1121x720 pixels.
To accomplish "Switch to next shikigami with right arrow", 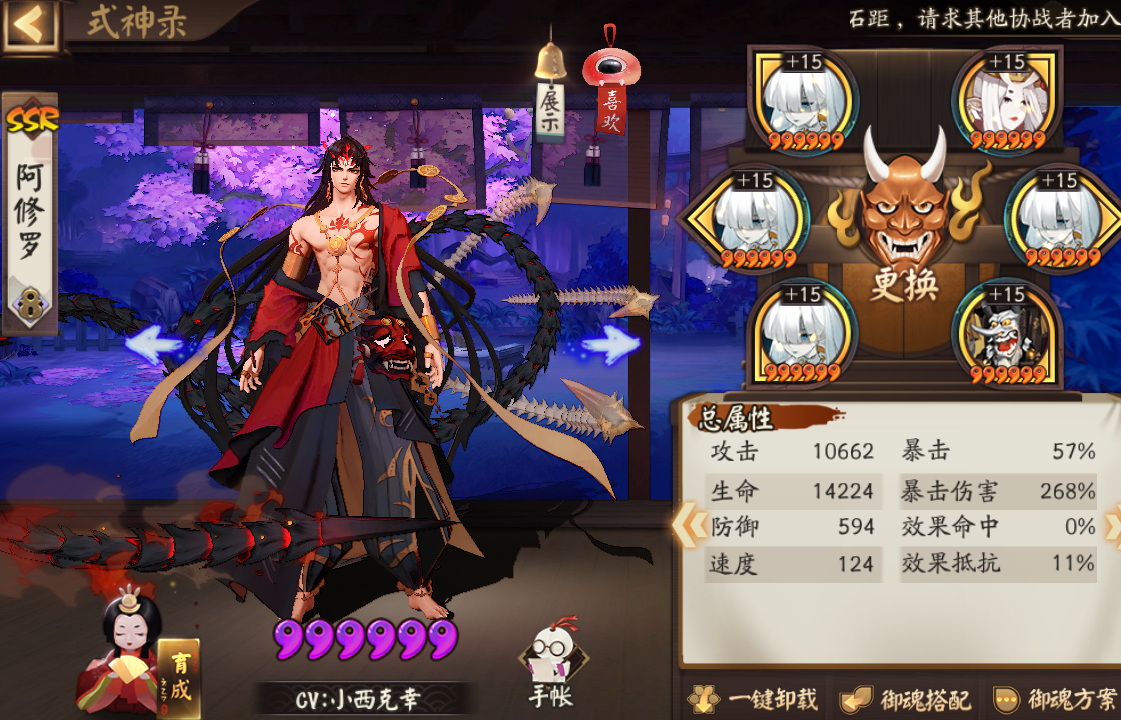I will pyautogui.click(x=610, y=345).
